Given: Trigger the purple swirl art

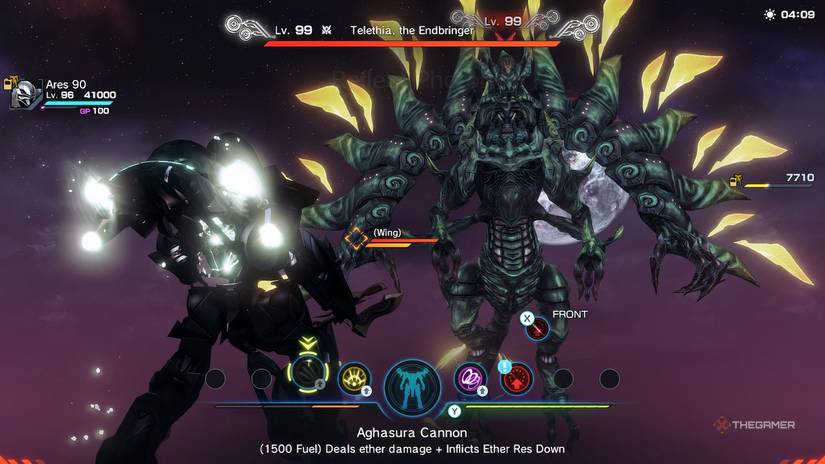Looking at the screenshot, I should 469,378.
